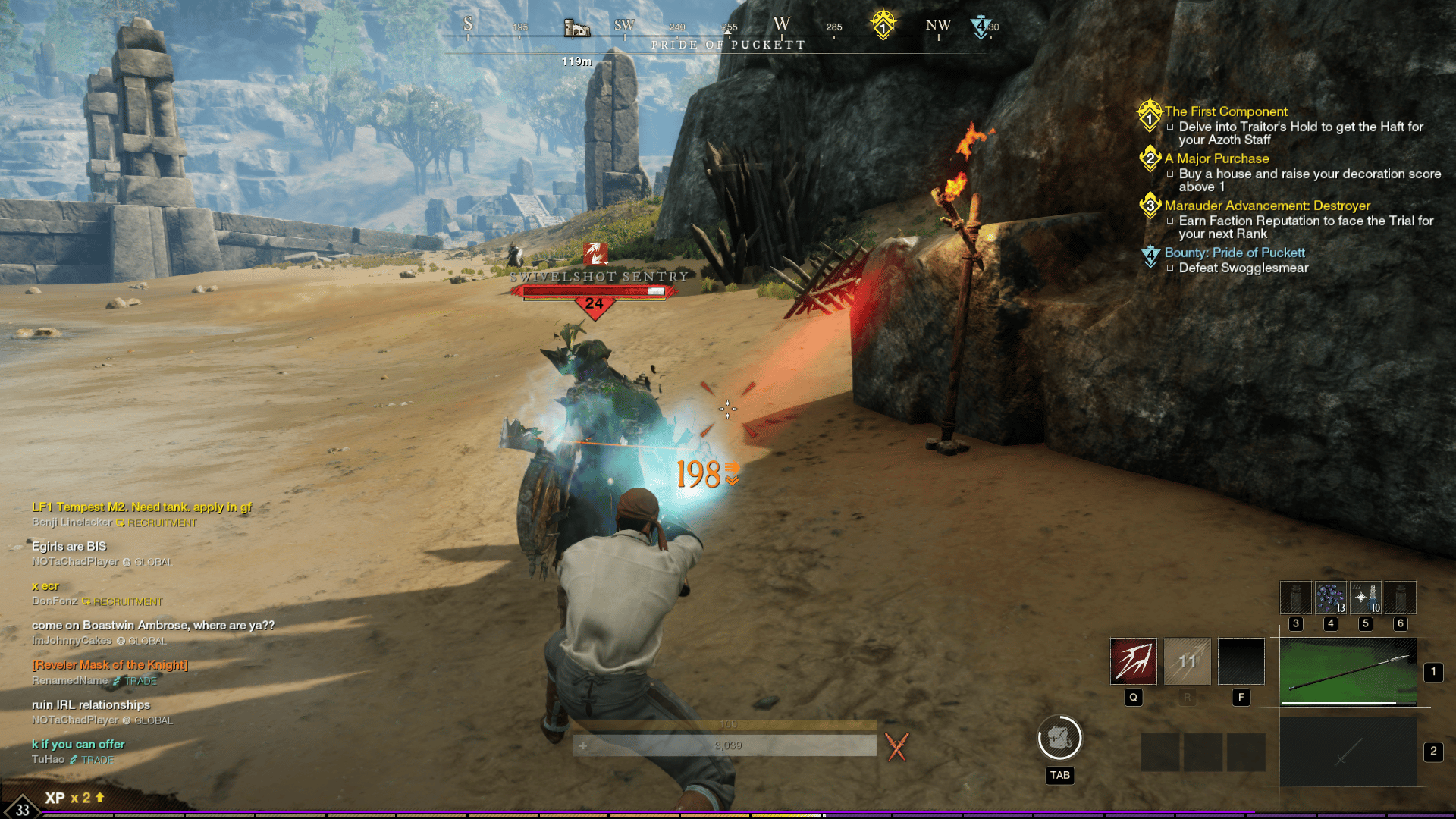Use the item with count 10 in slot 5

point(1364,598)
